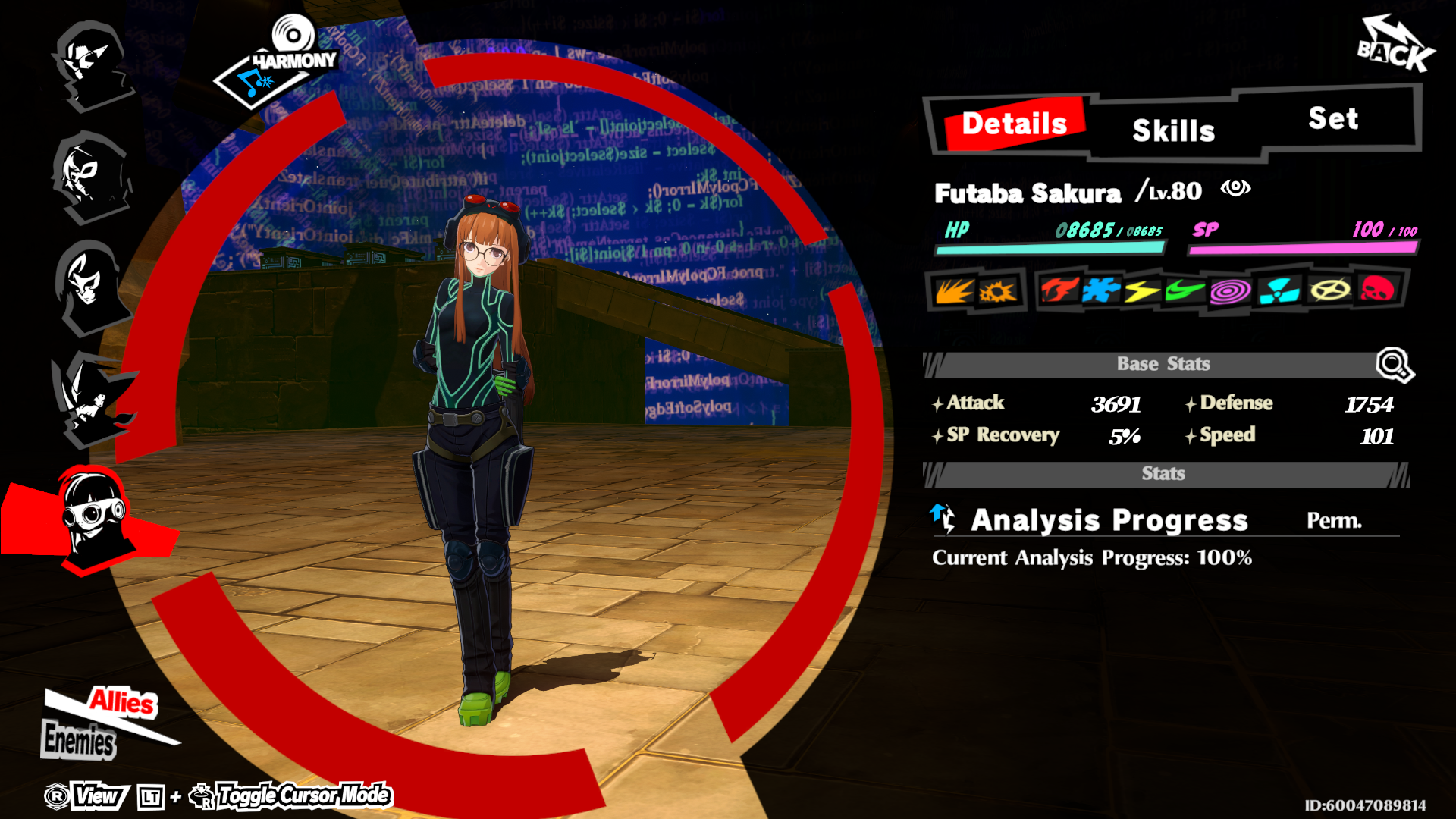1456x819 pixels.
Task: Open the Details tab
Action: coord(1014,124)
